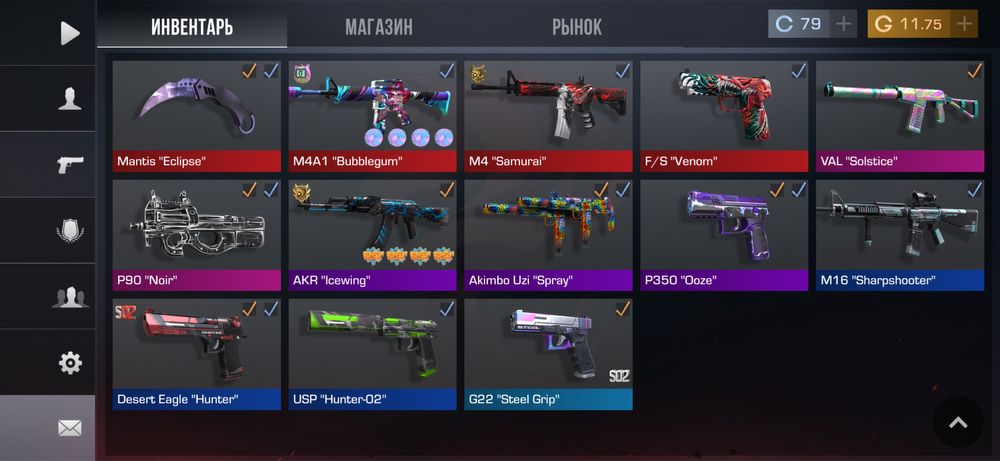Choose the M4 "Samurai" skin
Screen dimensions: 1000x461
click(548, 116)
